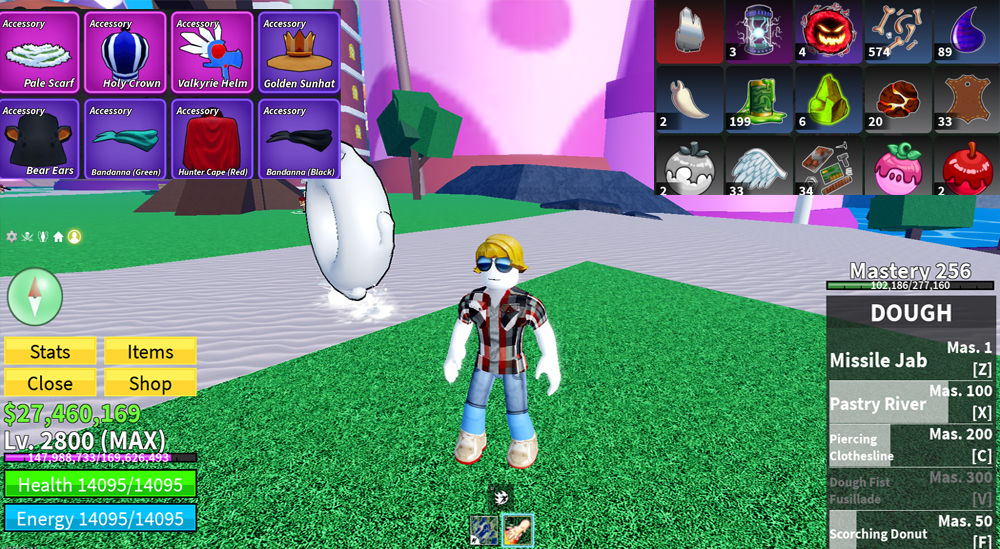Equip the Valkyrie Helm accessory

(x=212, y=52)
